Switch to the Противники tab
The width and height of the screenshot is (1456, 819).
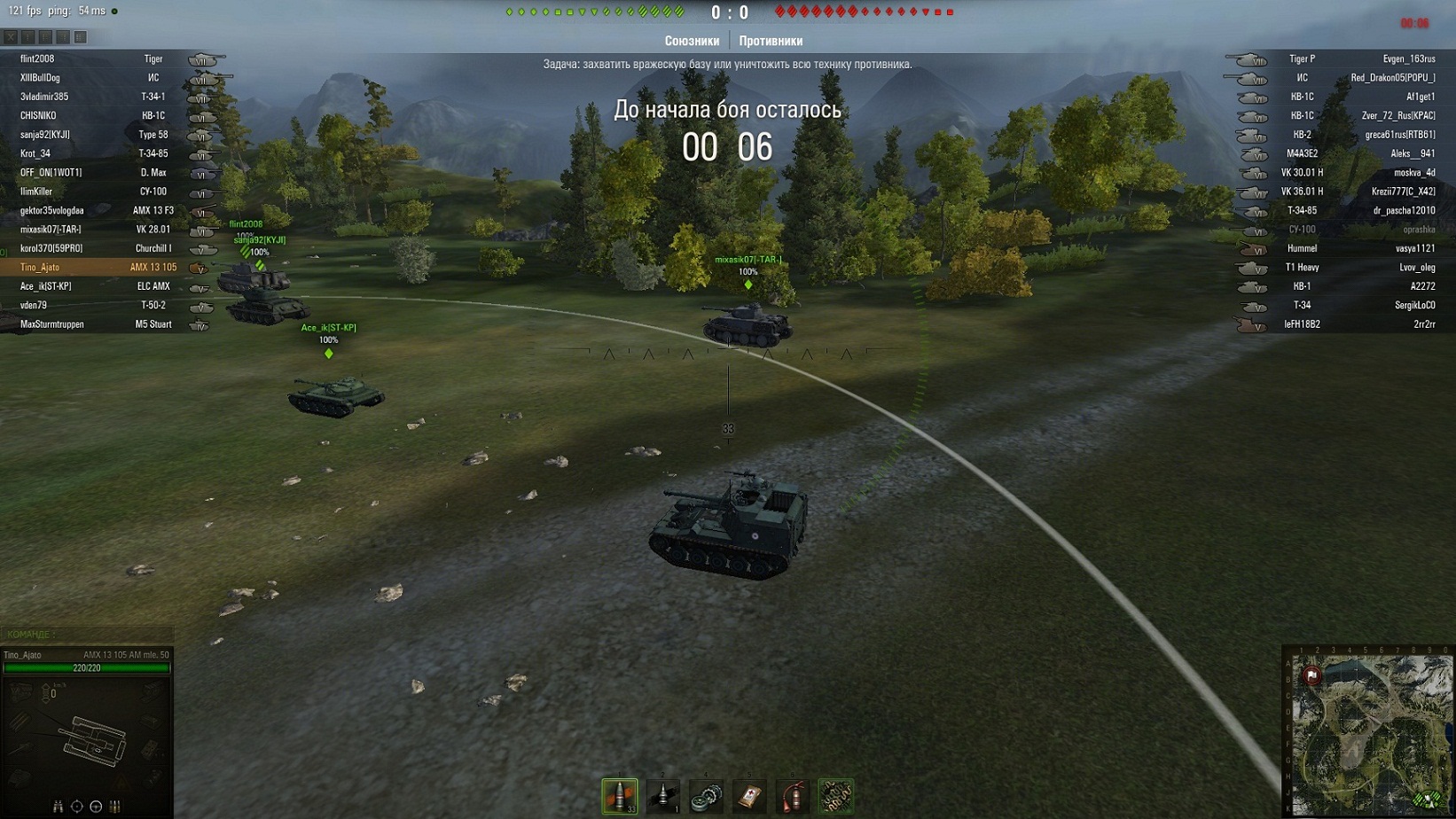tap(771, 41)
